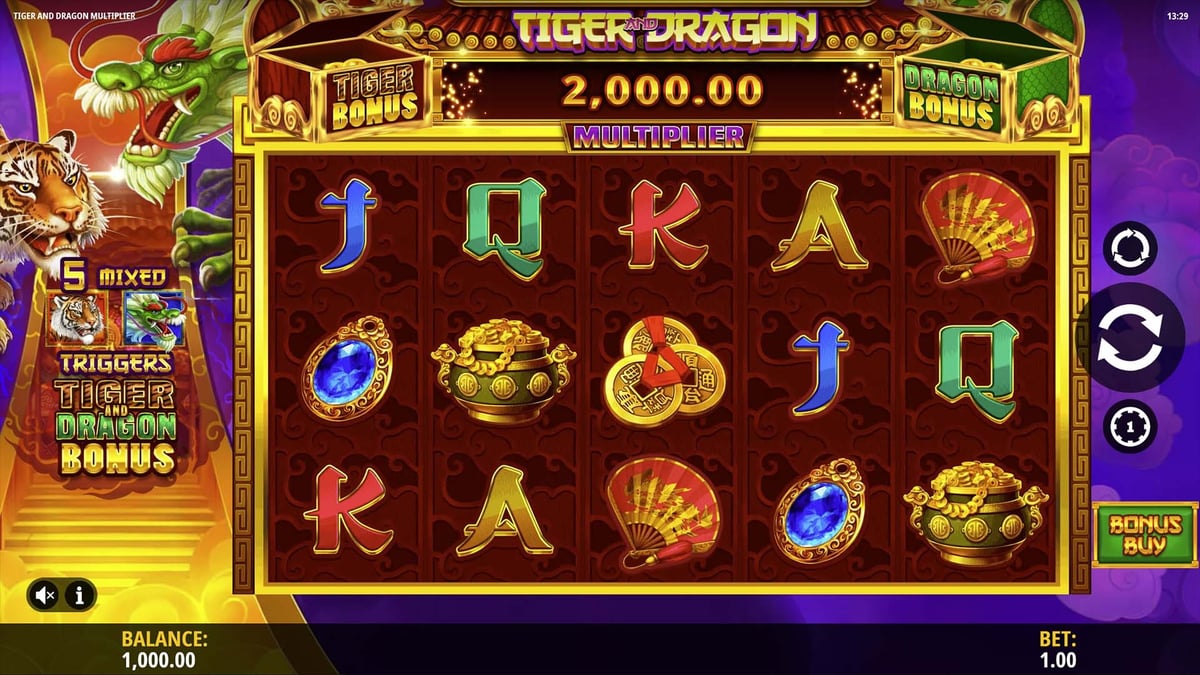Open the game info paytable
1200x675 pixels.
80,596
